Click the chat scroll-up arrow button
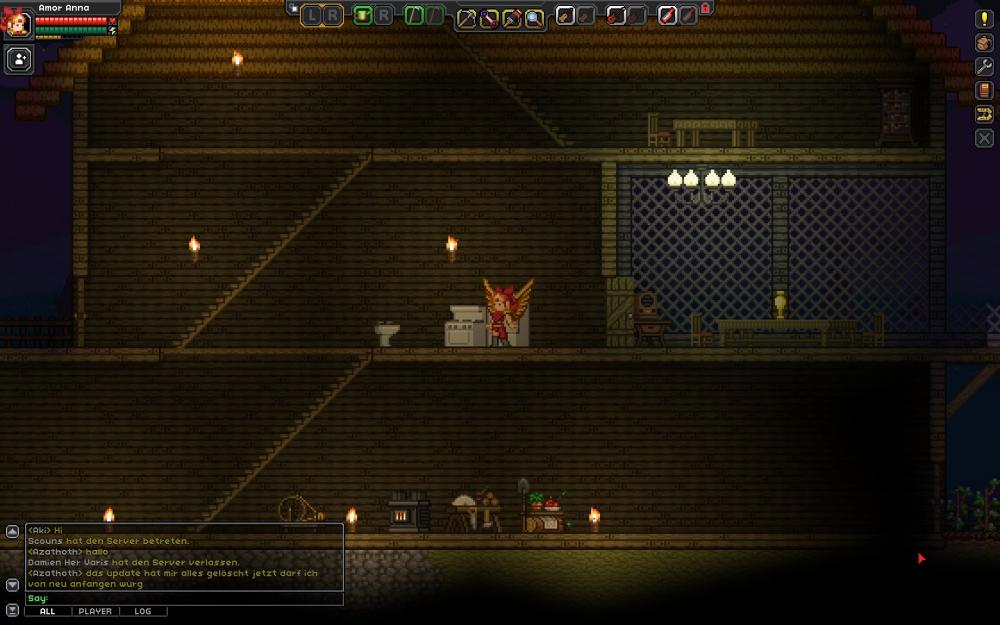This screenshot has width=1000, height=625. click(x=12, y=531)
